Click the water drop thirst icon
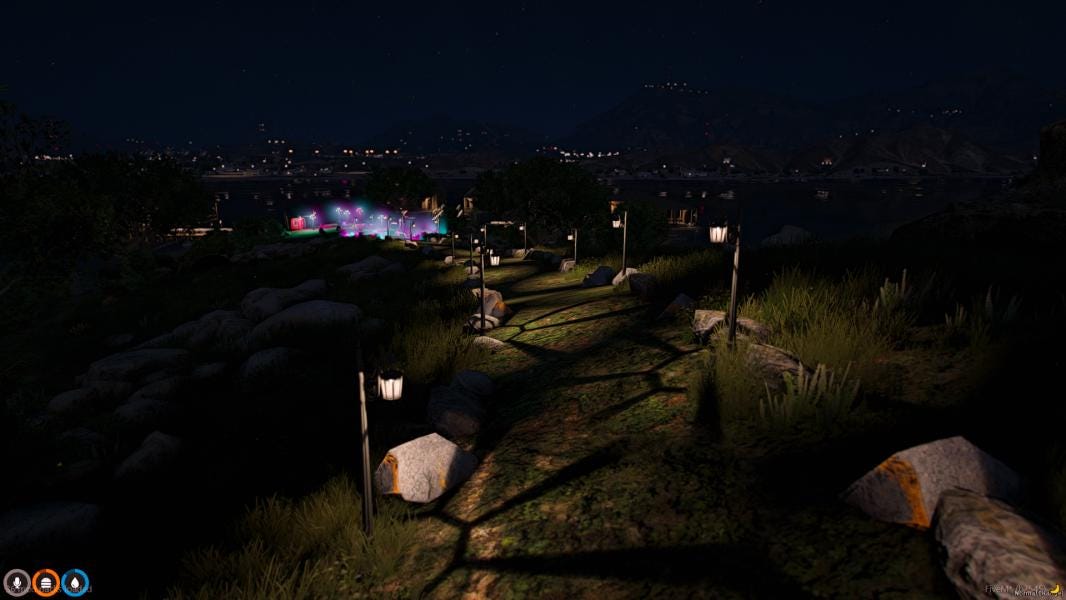1066x600 pixels. (x=75, y=582)
